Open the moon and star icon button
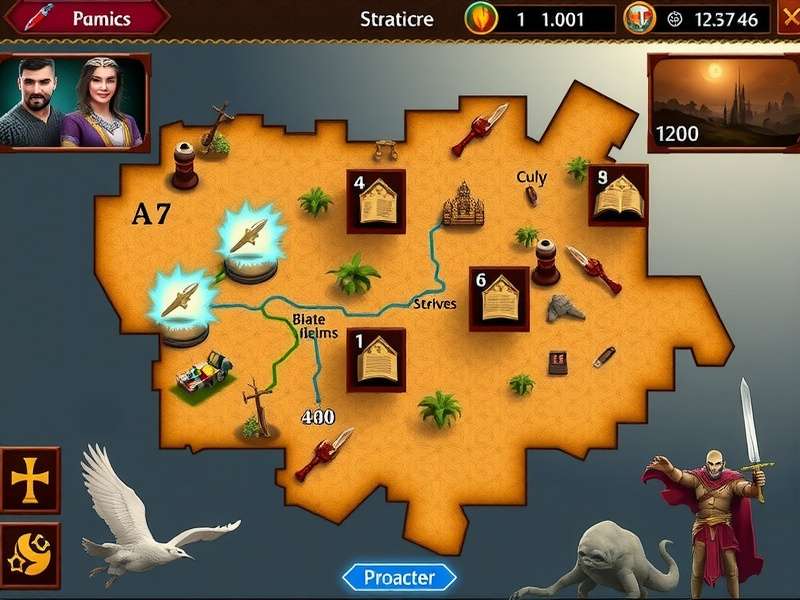Screen dimensions: 800x600 30,555
